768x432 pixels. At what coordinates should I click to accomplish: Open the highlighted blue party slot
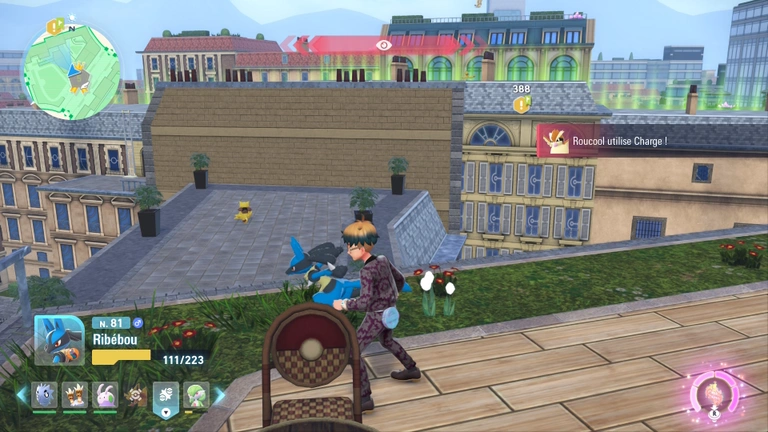pyautogui.click(x=165, y=398)
